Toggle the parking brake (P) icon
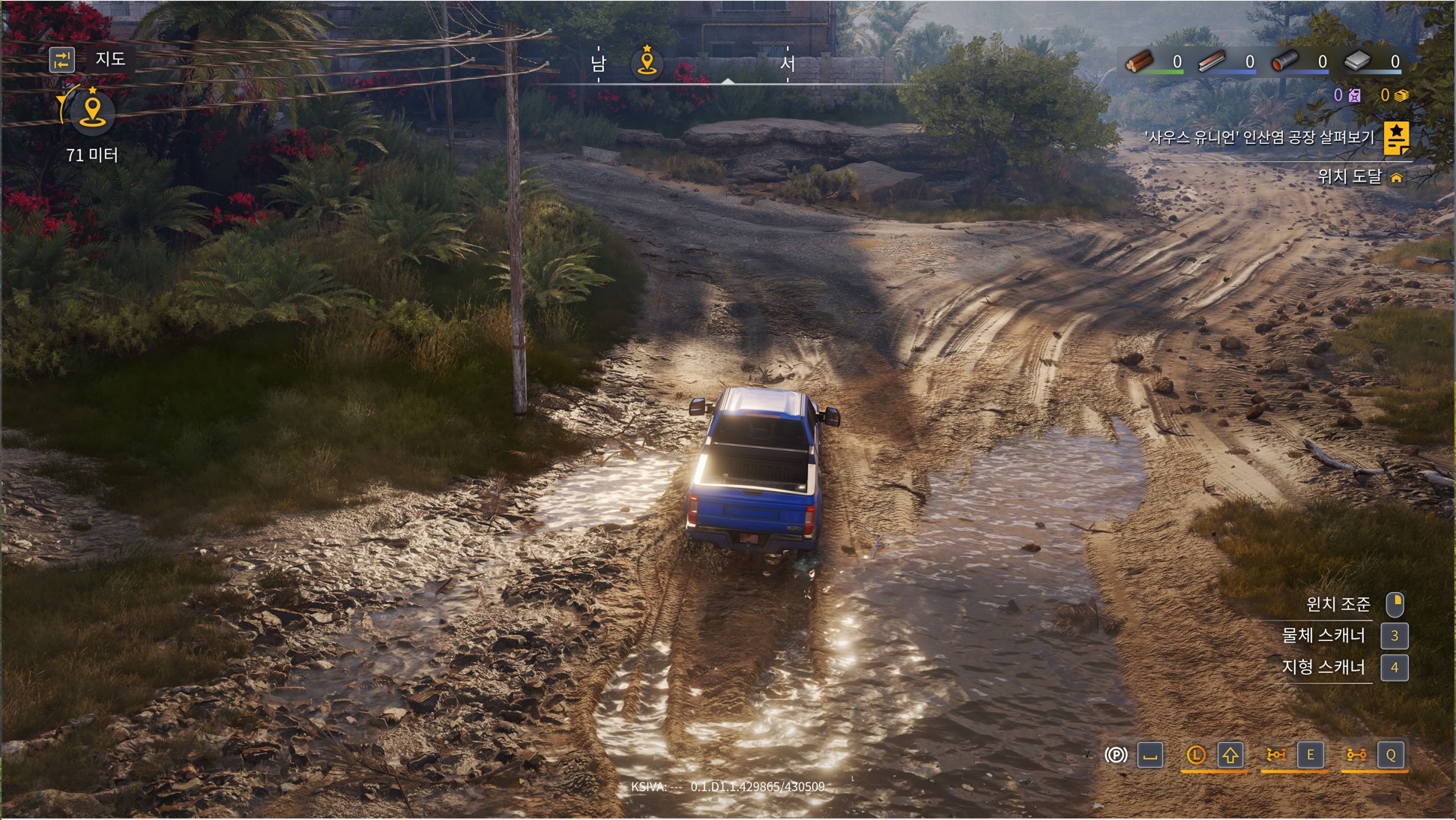The width and height of the screenshot is (1456, 820). [x=1116, y=755]
